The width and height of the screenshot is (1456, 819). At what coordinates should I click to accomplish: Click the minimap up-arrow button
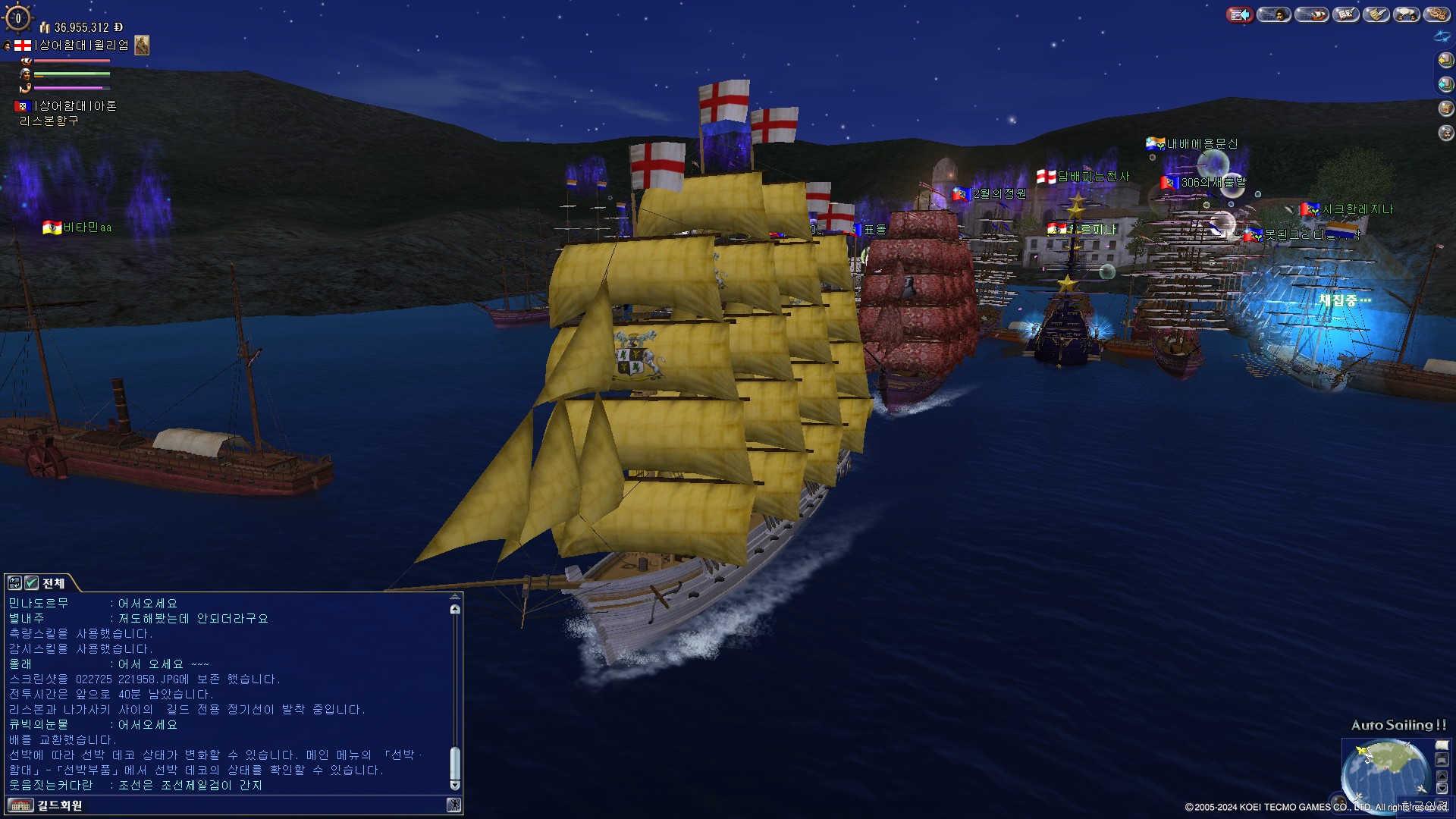tap(1442, 777)
